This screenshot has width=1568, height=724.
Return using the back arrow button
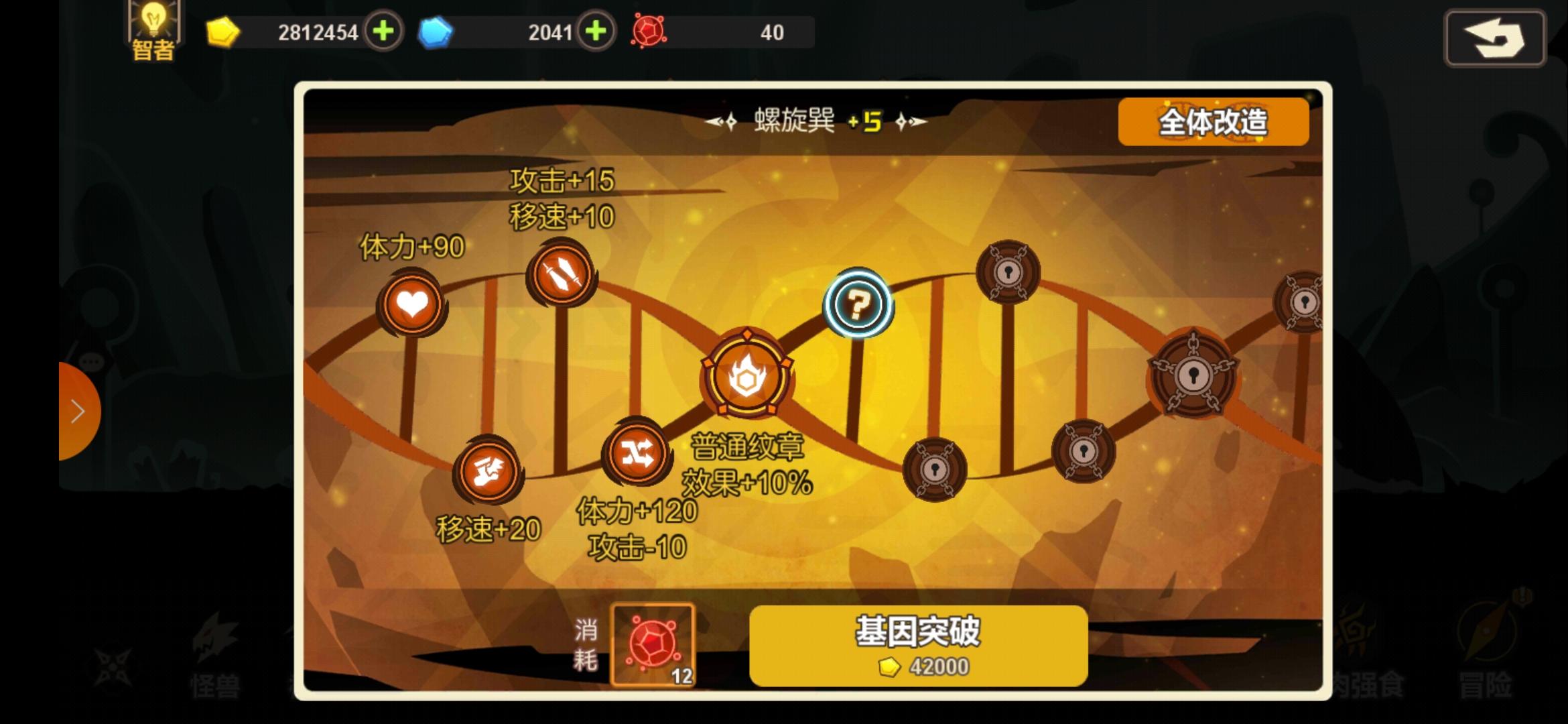[x=1496, y=38]
